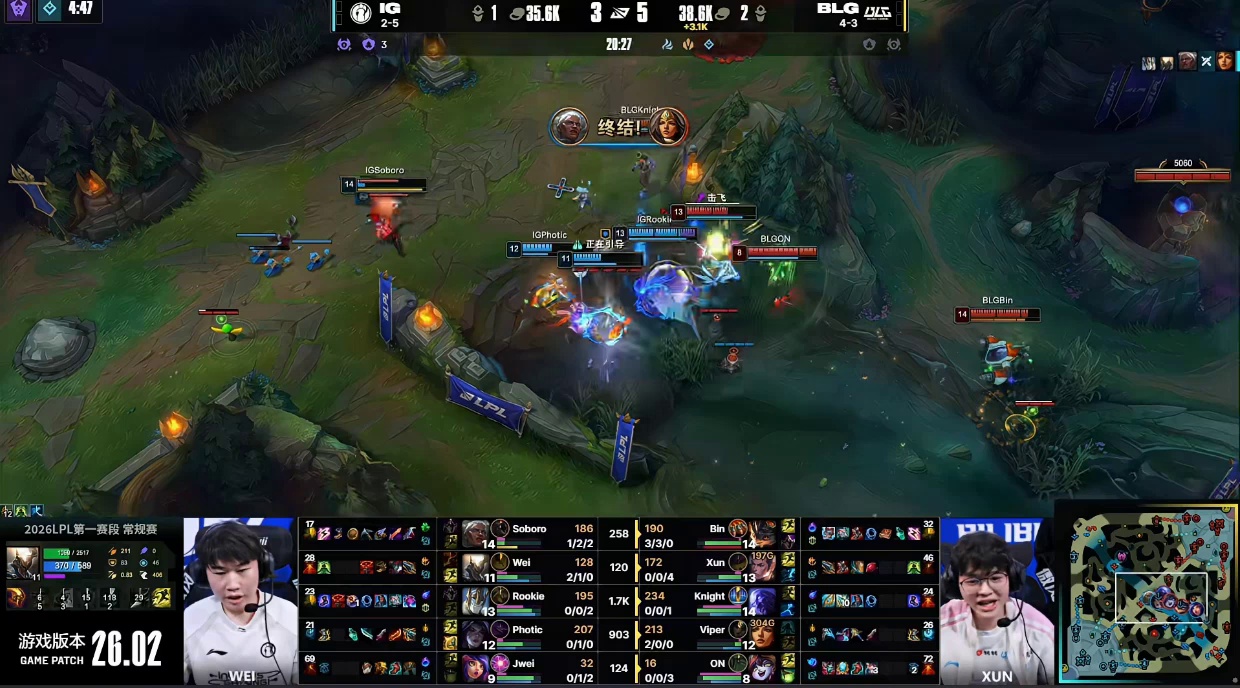
Task: Select the focused champion portrait in stats panel
Action: click(x=22, y=563)
